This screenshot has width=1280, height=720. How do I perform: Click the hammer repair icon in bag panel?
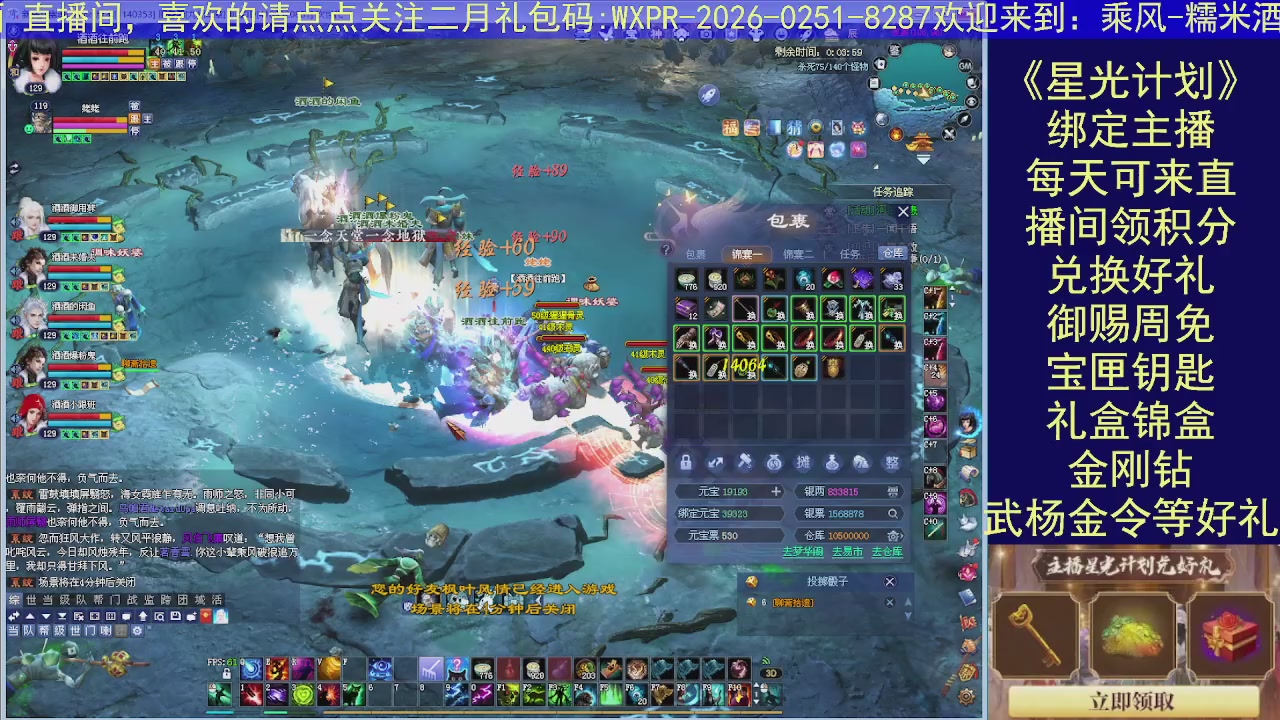tap(744, 462)
